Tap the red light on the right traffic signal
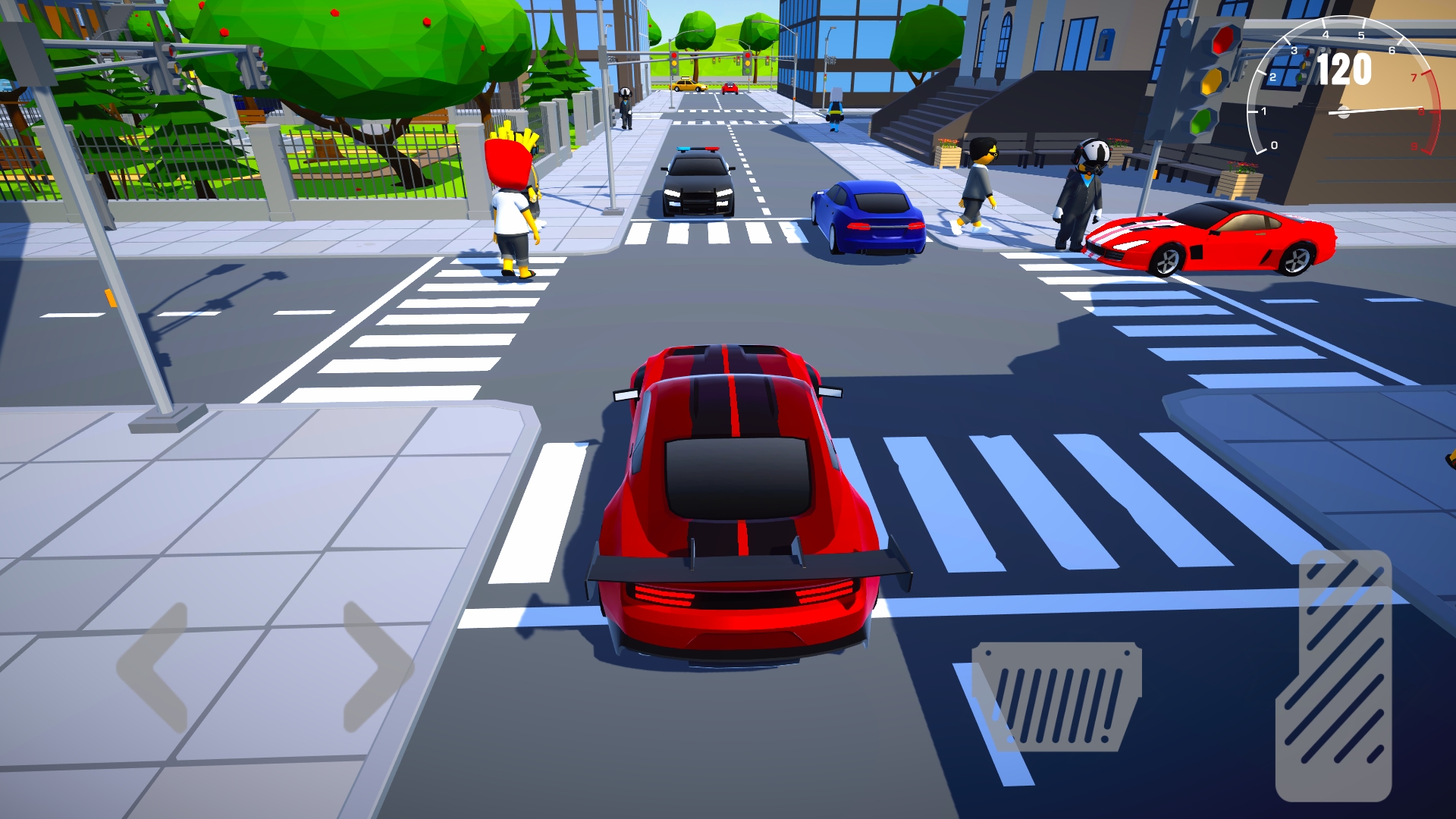 coord(1223,40)
